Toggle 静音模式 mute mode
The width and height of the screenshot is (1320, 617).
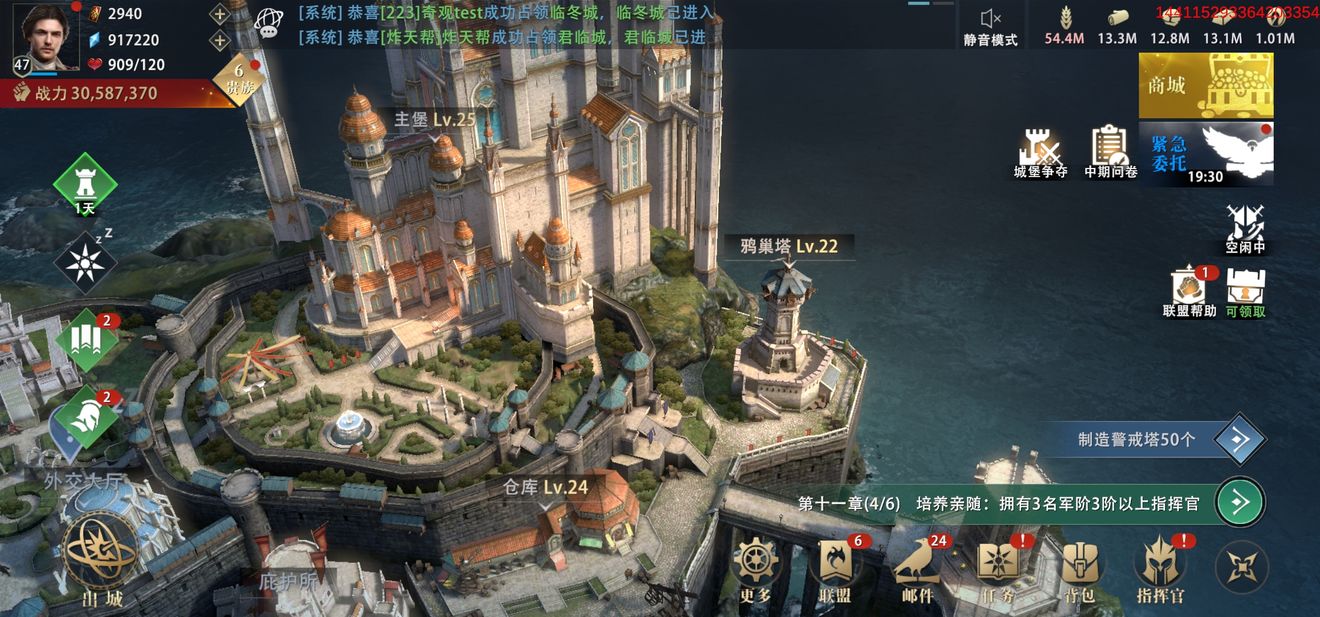[990, 26]
